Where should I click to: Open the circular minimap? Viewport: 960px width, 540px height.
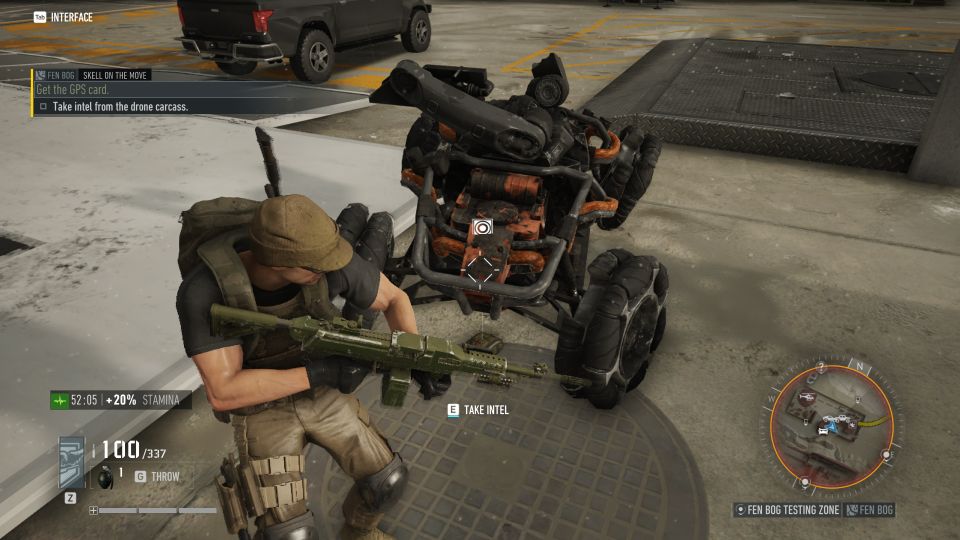(830, 425)
